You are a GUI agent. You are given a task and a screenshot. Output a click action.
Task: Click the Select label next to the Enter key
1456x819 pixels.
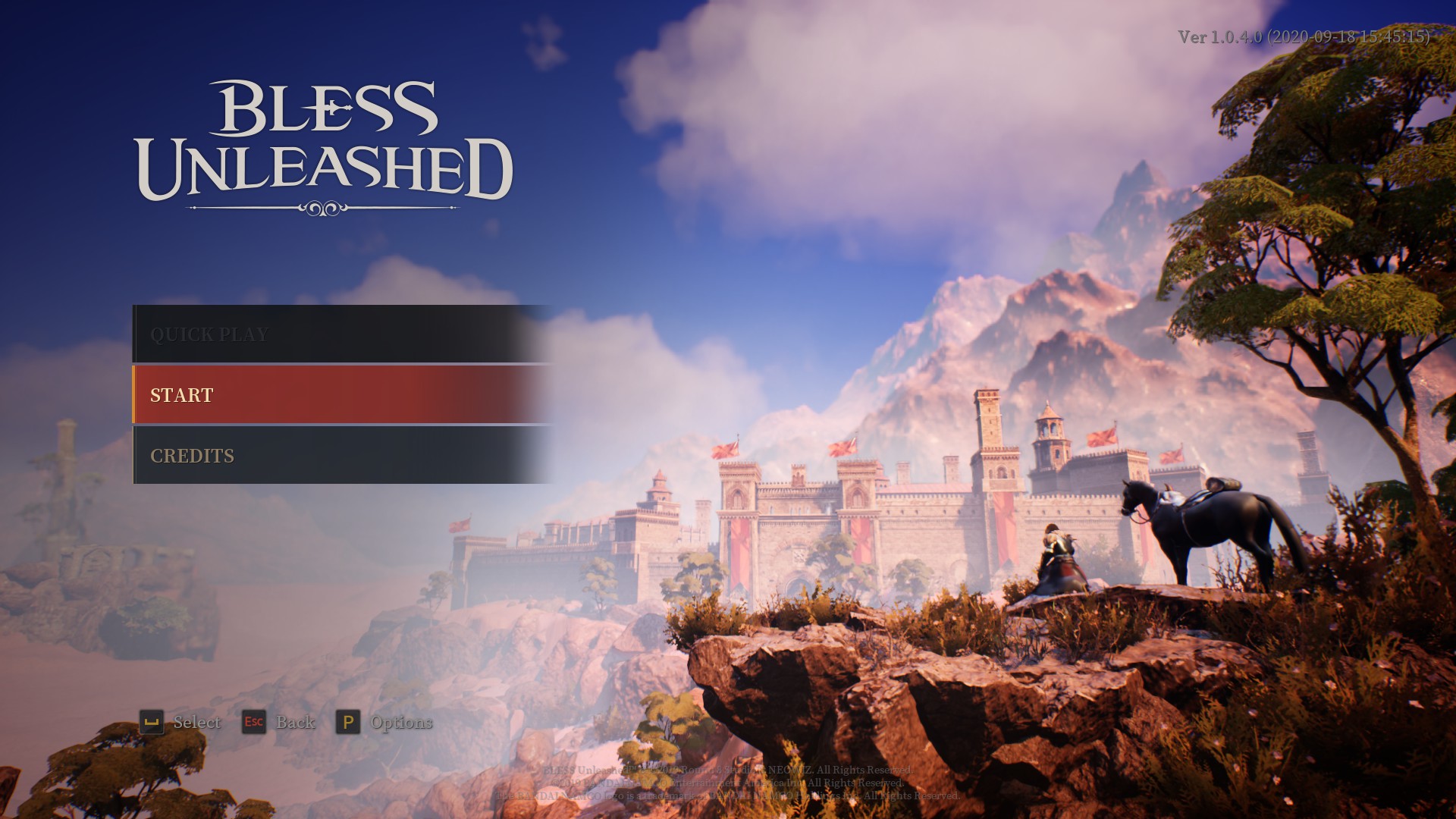click(196, 723)
